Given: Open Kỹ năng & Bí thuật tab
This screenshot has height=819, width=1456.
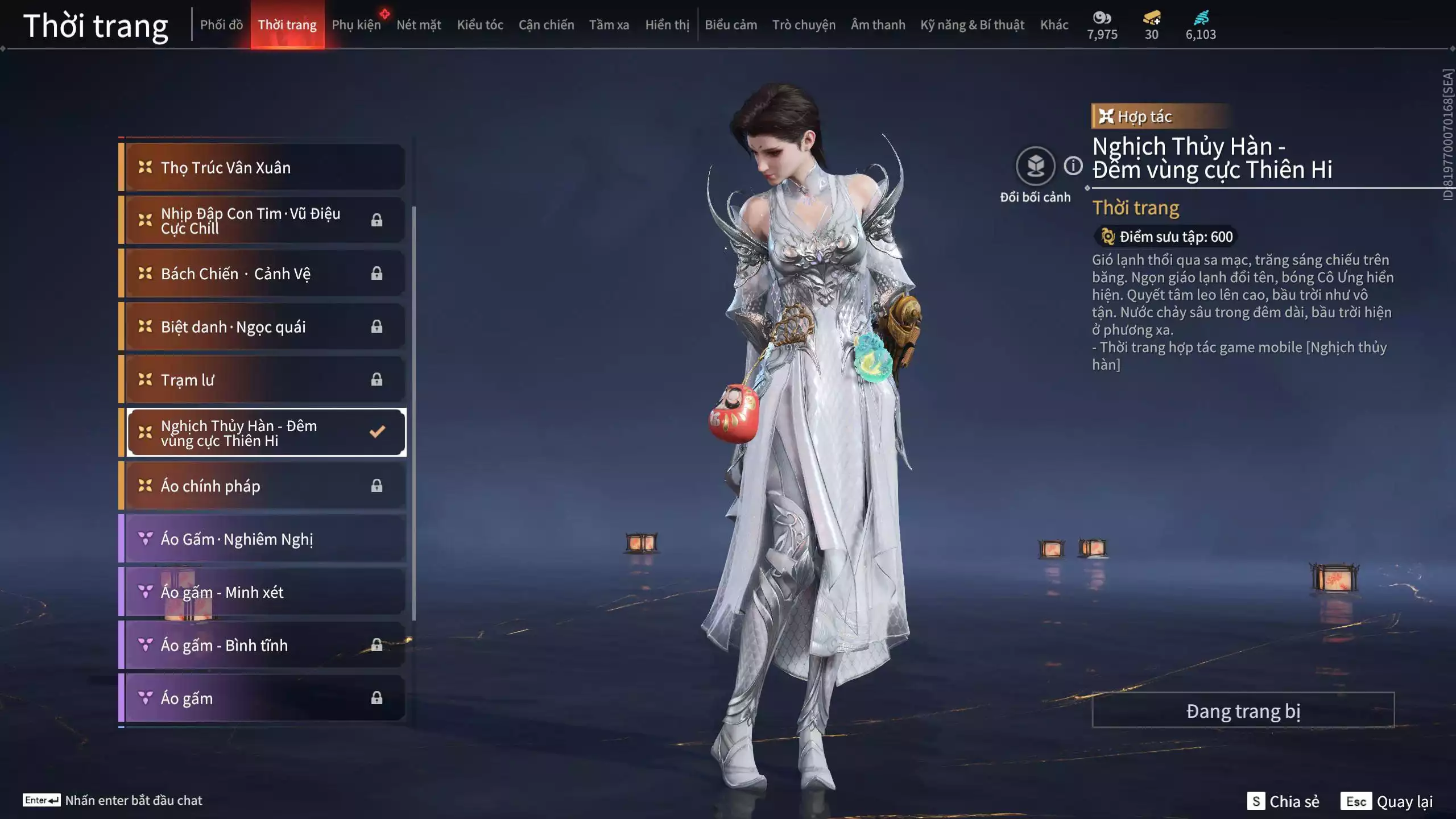Looking at the screenshot, I should [x=972, y=25].
